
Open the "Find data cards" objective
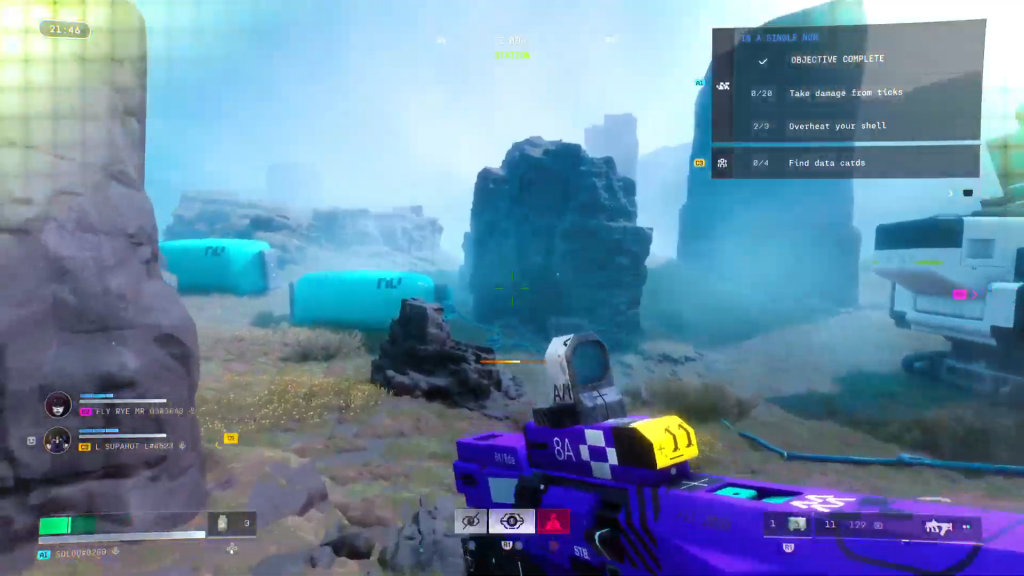pos(826,163)
